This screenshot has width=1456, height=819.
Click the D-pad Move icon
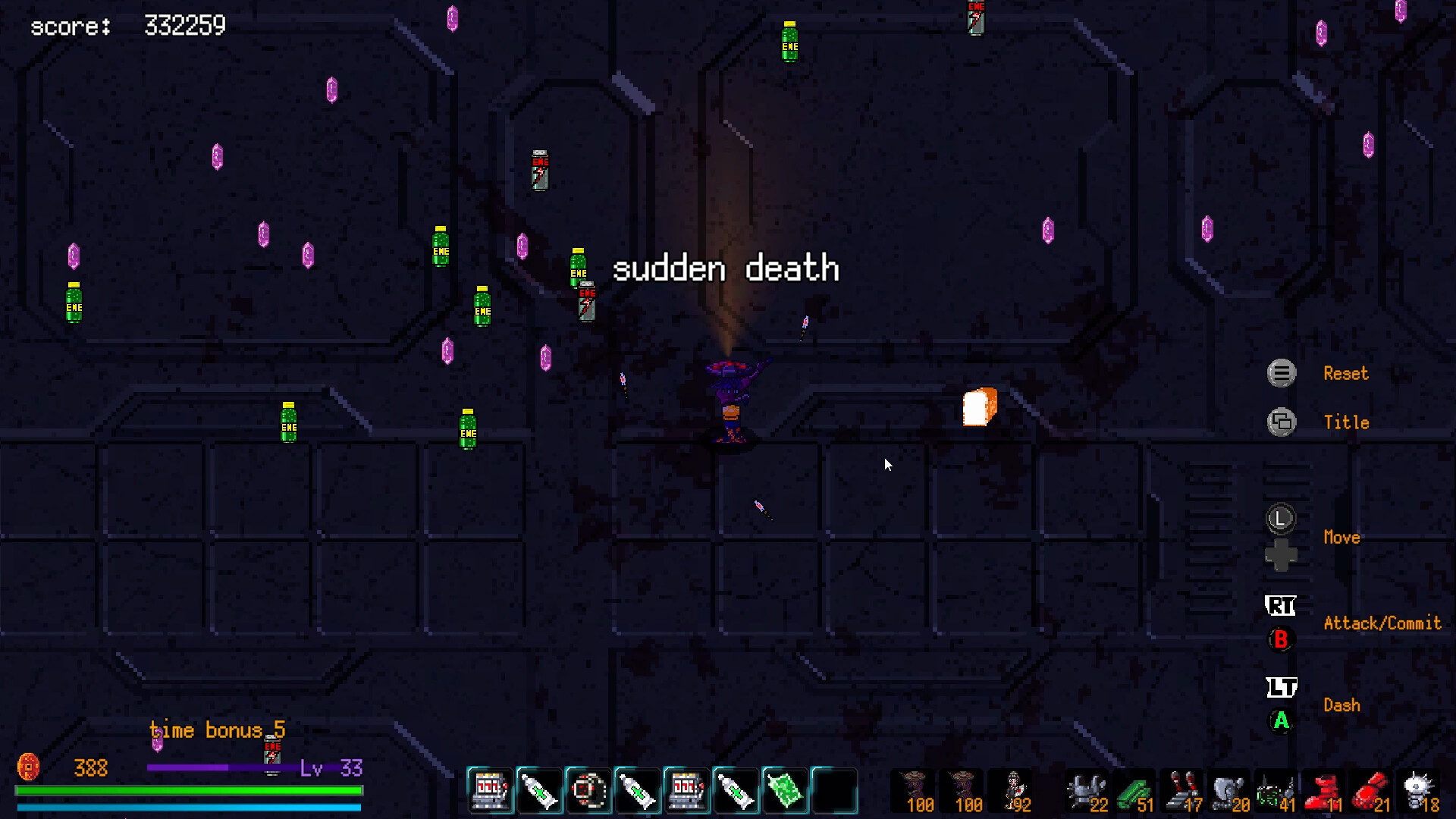1282,554
